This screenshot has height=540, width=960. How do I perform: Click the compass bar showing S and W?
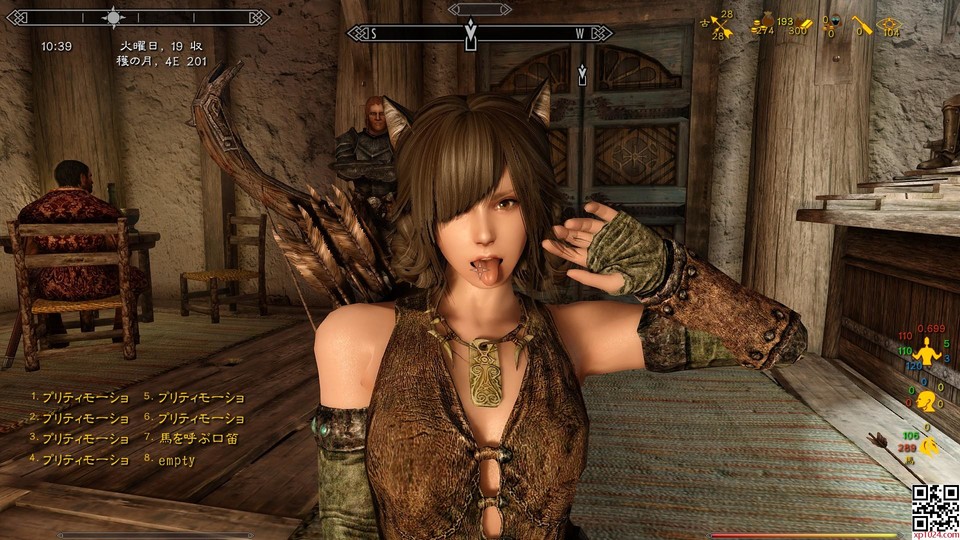[x=479, y=33]
